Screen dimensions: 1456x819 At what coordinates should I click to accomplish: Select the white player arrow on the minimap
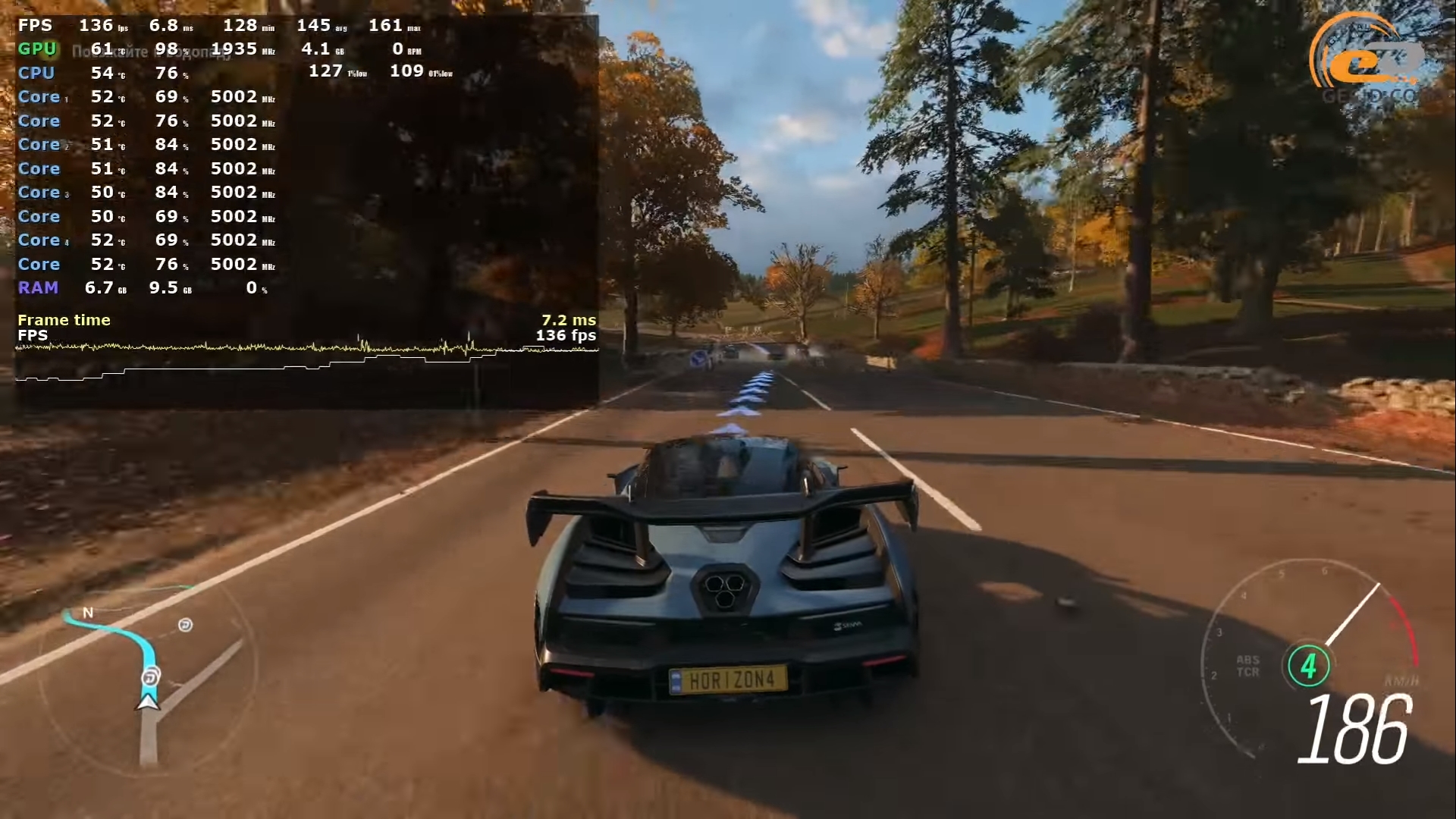(148, 702)
